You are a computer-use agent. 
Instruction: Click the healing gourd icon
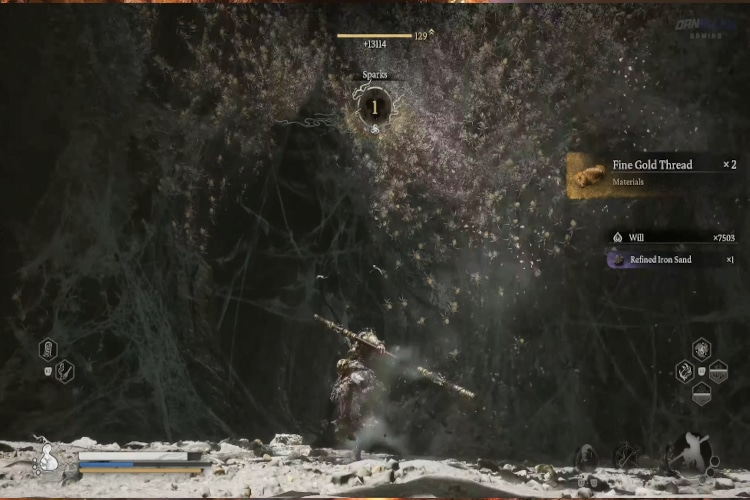click(47, 460)
